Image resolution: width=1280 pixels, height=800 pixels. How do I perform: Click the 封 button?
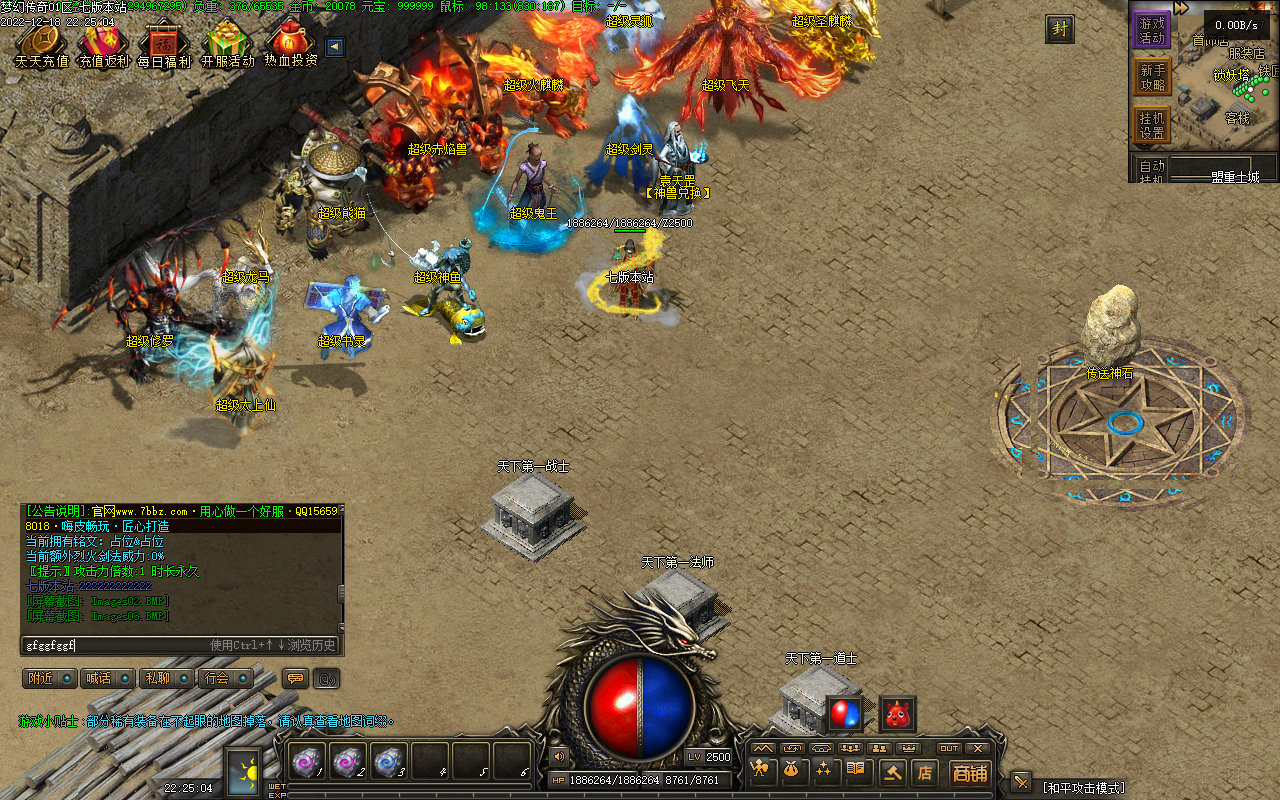click(x=1060, y=29)
